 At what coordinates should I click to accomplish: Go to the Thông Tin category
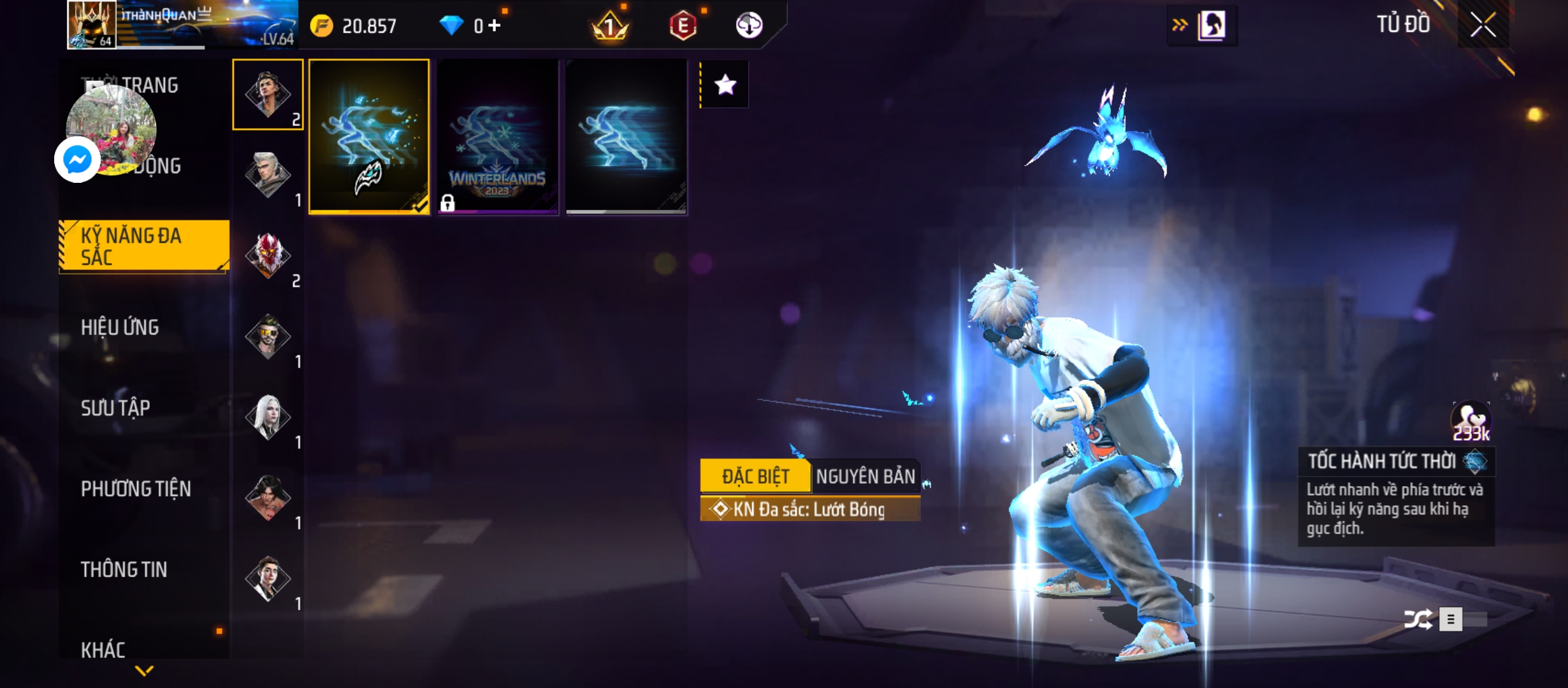point(124,570)
